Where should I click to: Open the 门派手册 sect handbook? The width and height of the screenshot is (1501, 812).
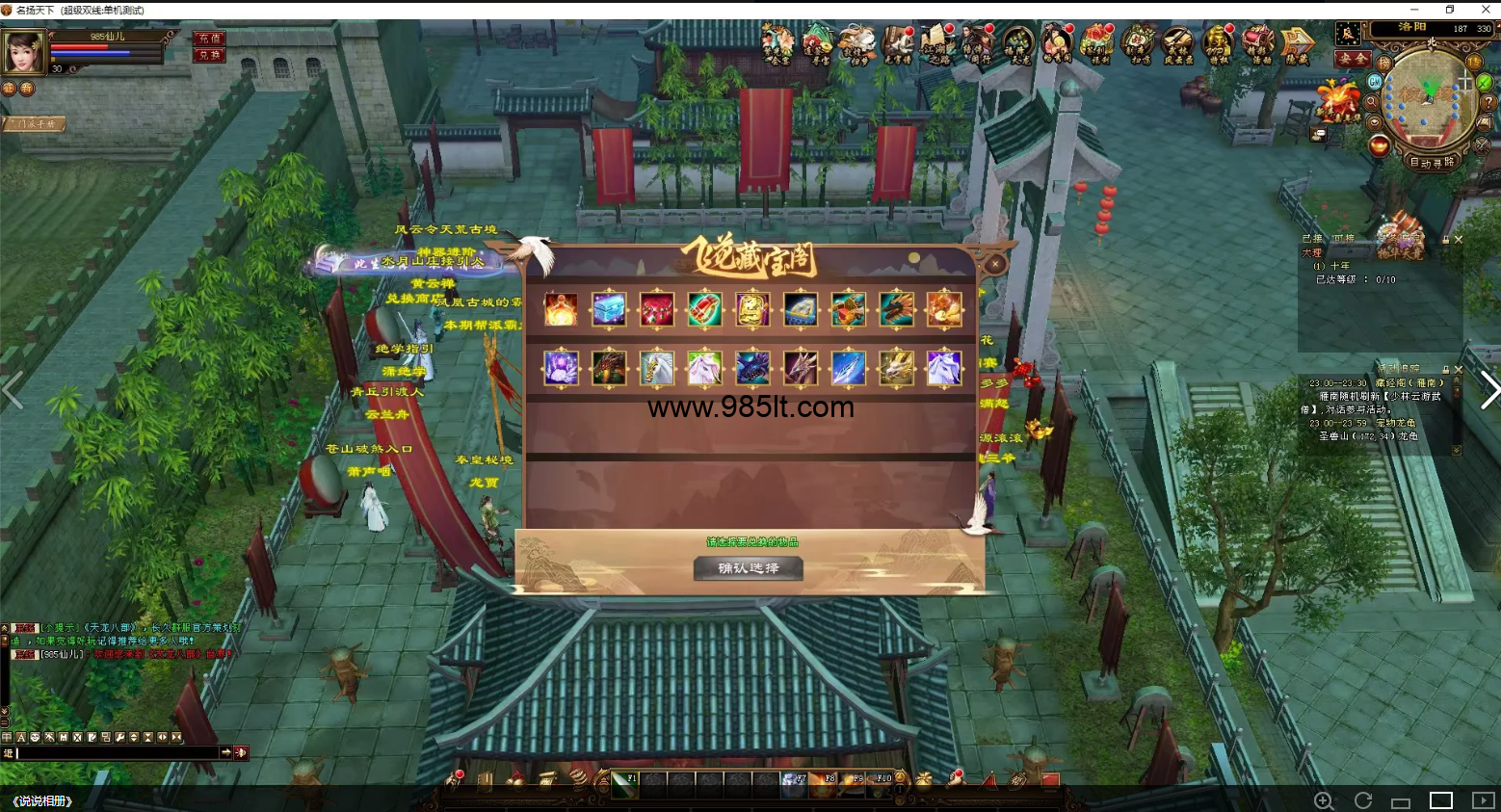click(x=34, y=123)
